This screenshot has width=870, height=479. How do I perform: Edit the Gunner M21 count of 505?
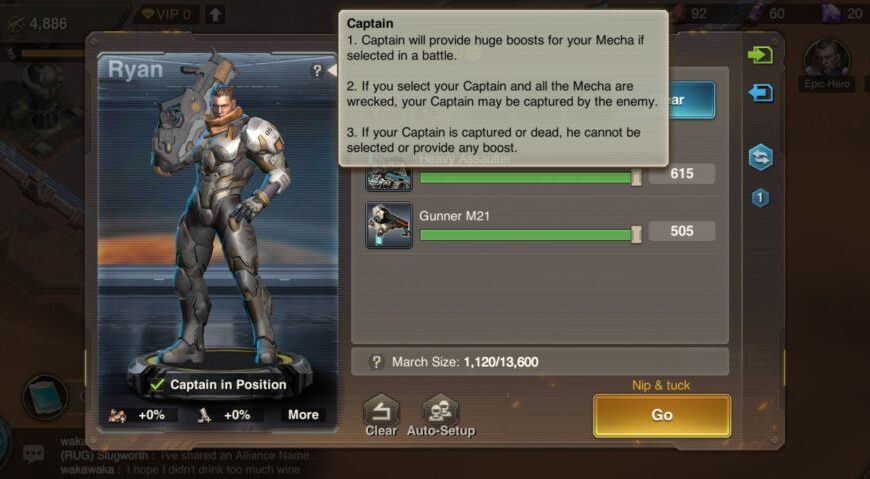click(x=681, y=232)
